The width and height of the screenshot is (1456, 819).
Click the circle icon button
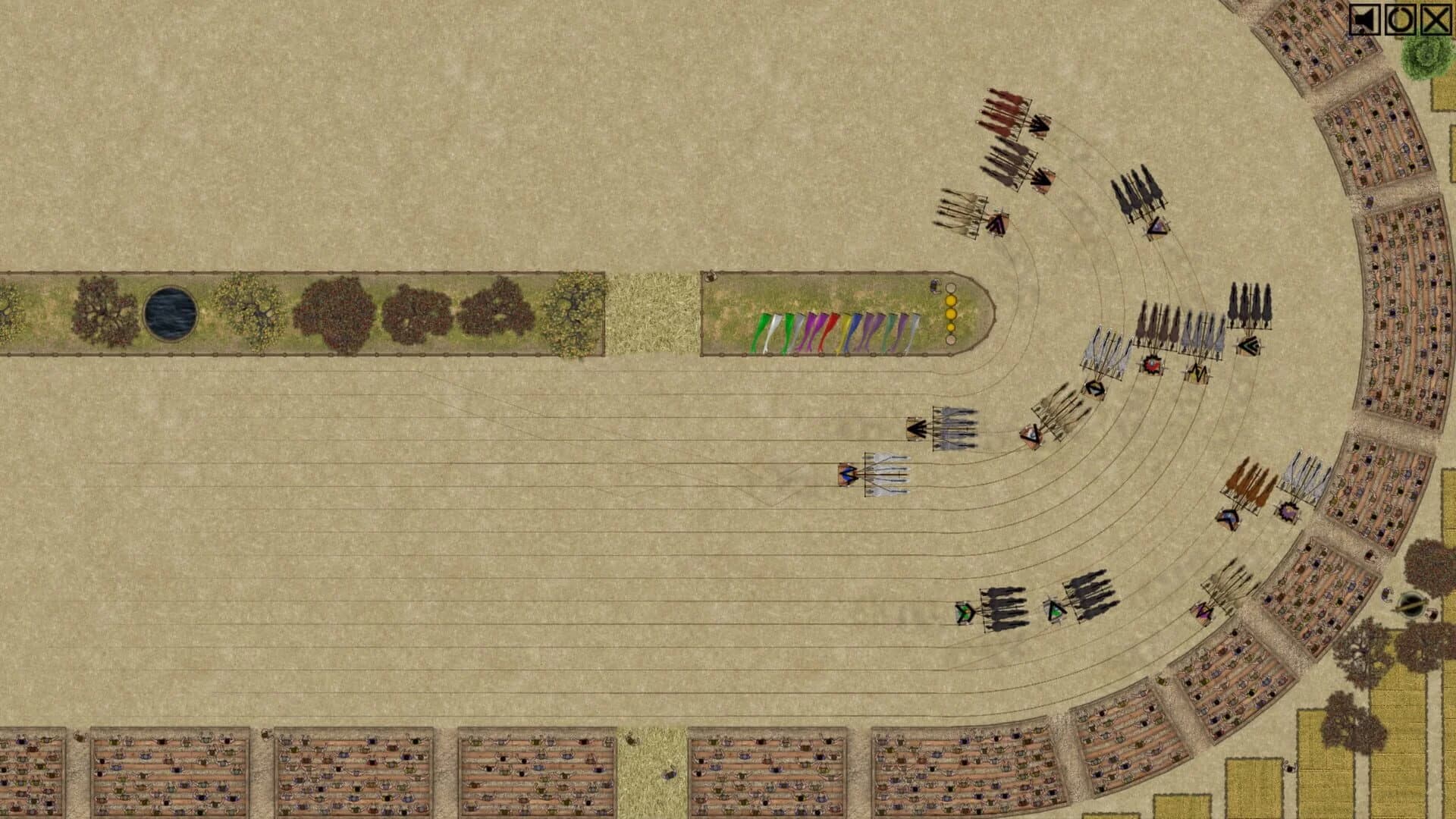click(1400, 20)
